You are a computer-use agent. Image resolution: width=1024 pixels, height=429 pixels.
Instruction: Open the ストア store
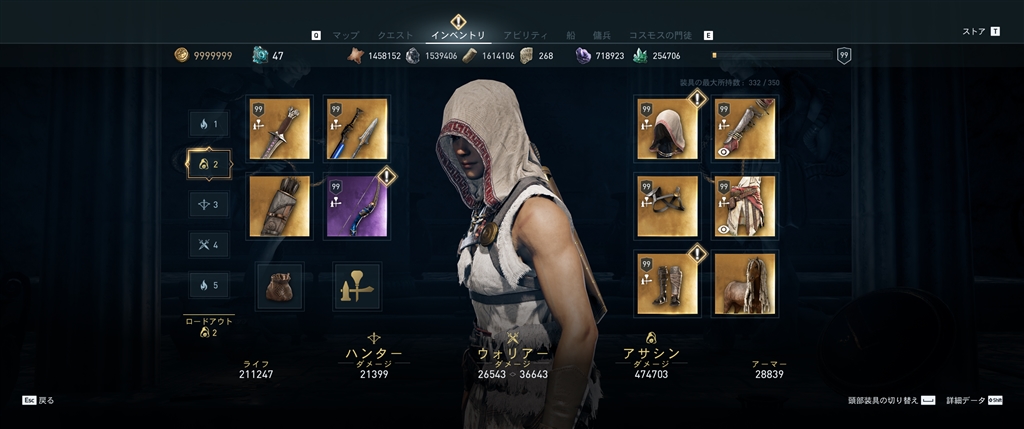974,31
